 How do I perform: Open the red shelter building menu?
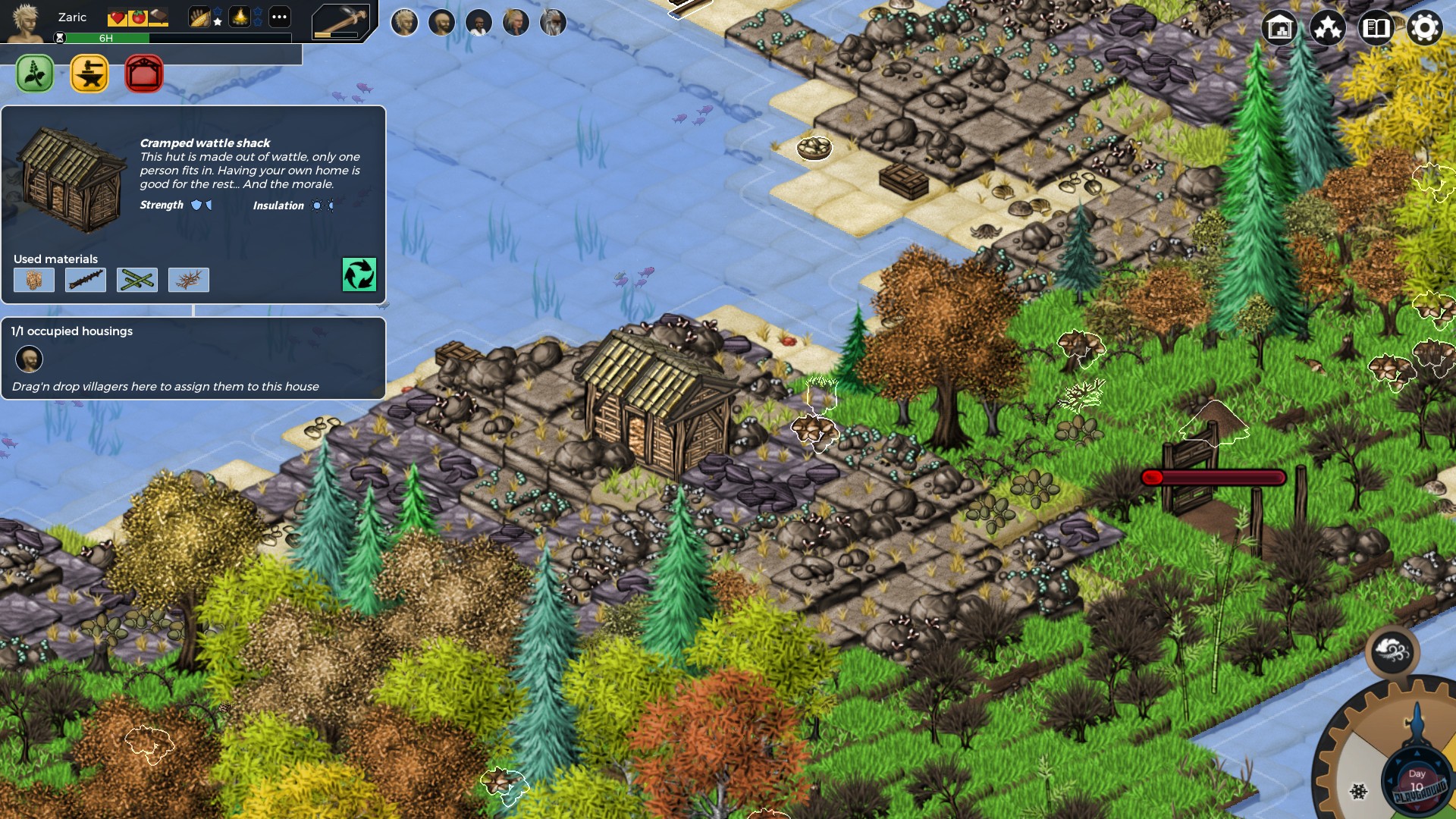click(143, 74)
